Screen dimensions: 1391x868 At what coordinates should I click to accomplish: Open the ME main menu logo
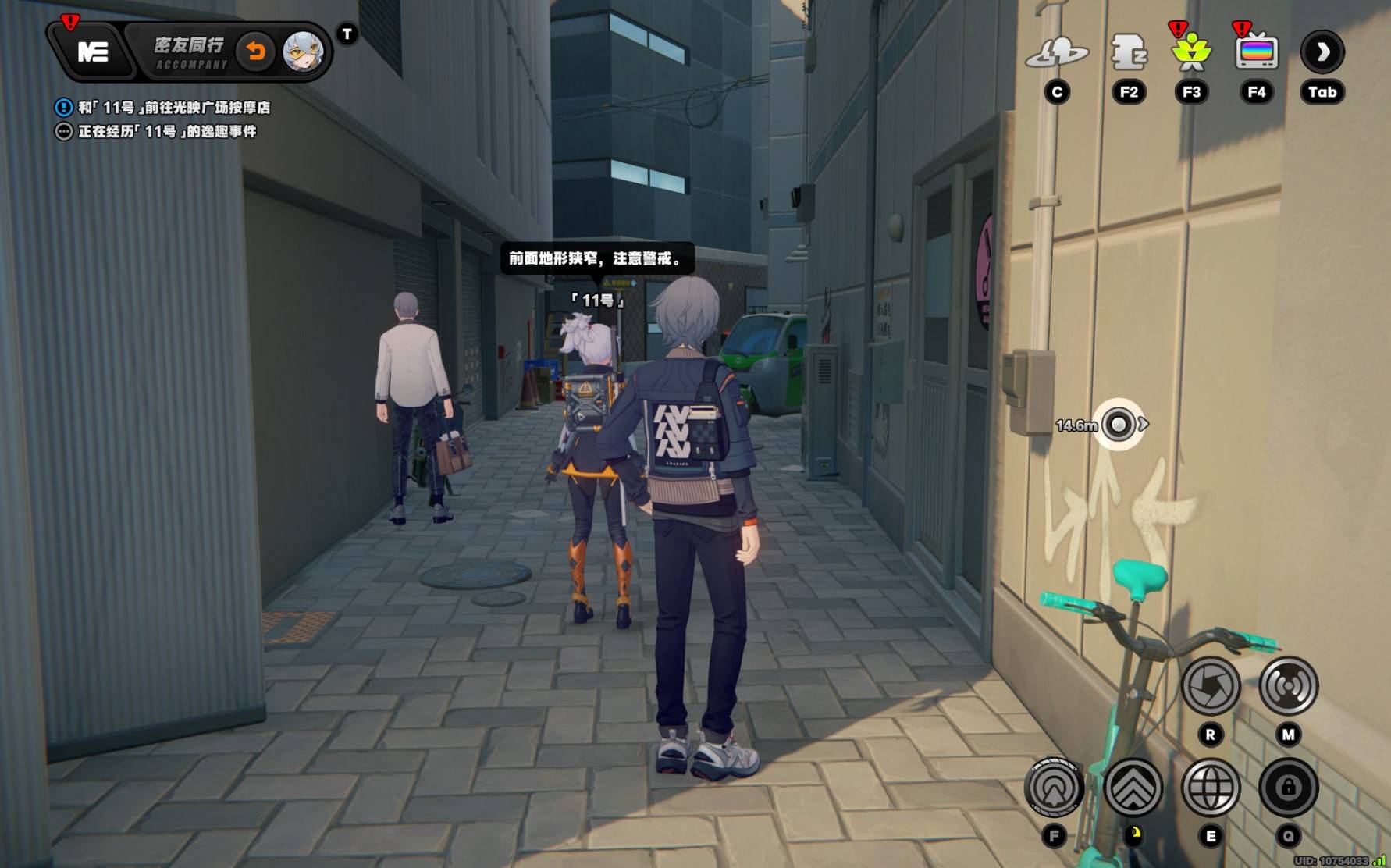tap(93, 52)
